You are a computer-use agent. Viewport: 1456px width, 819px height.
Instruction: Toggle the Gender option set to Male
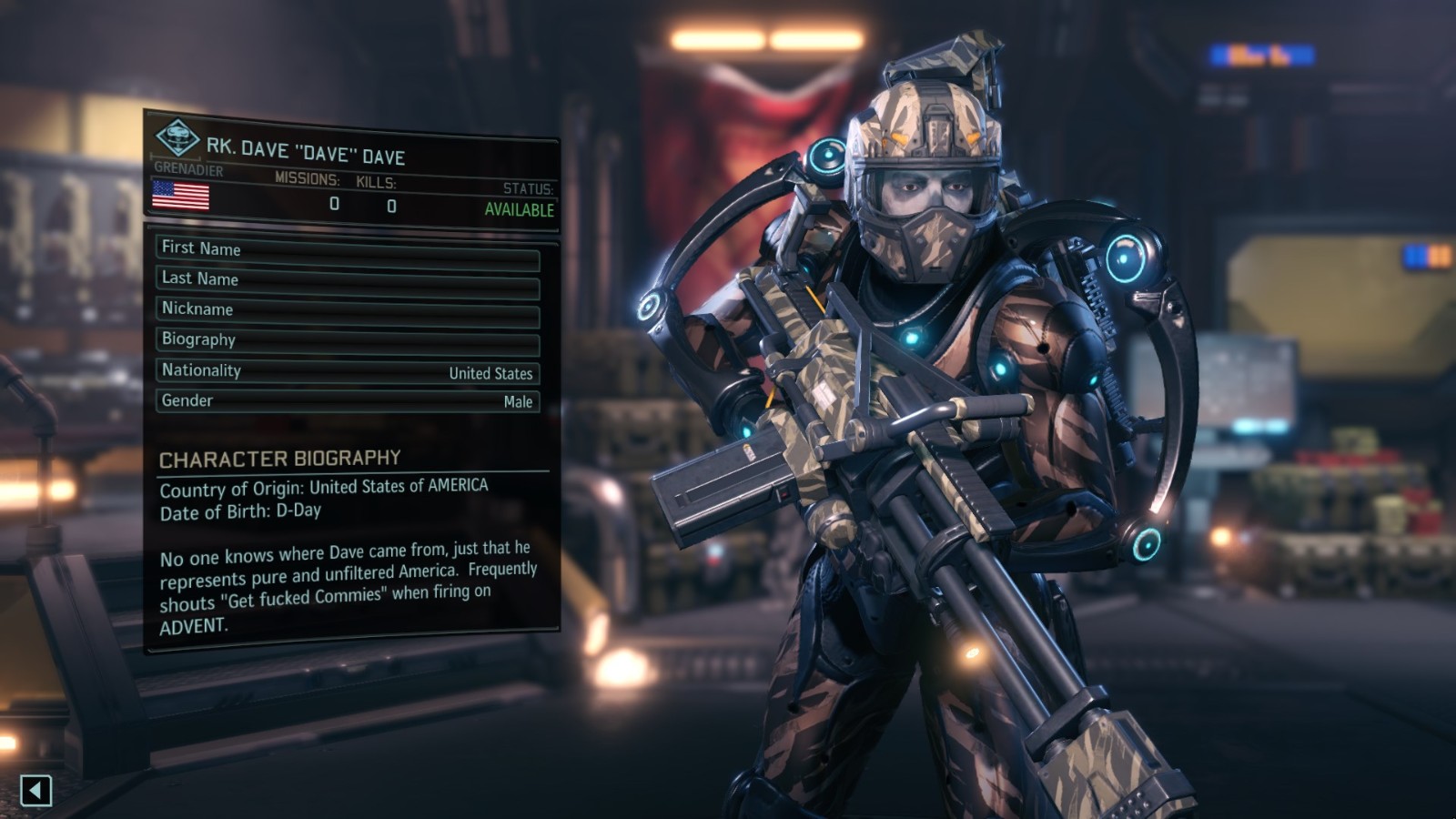point(348,401)
